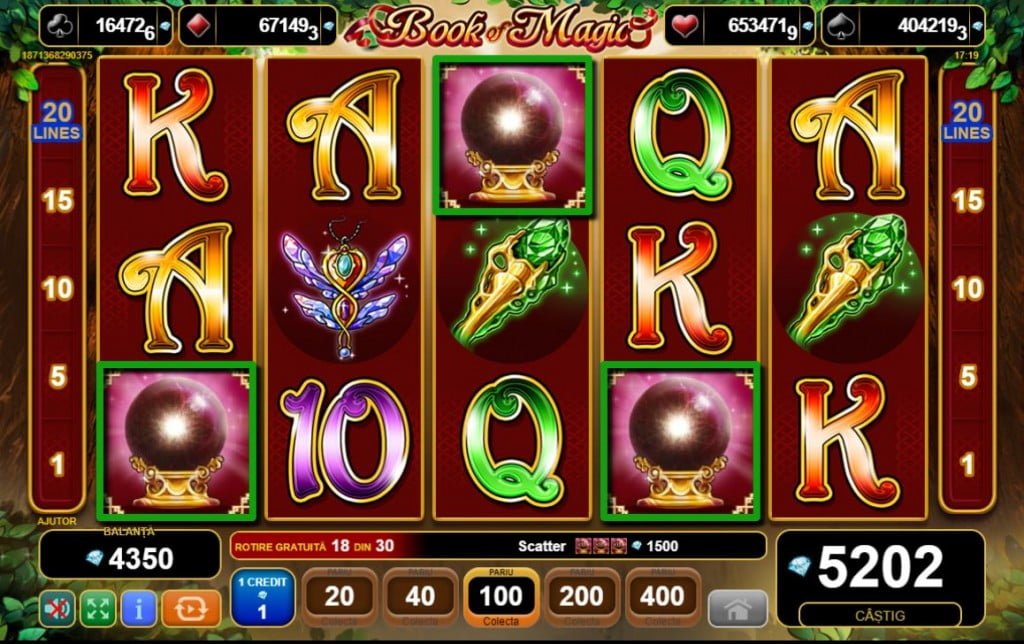Pick 5 lines on the right selector

click(967, 377)
